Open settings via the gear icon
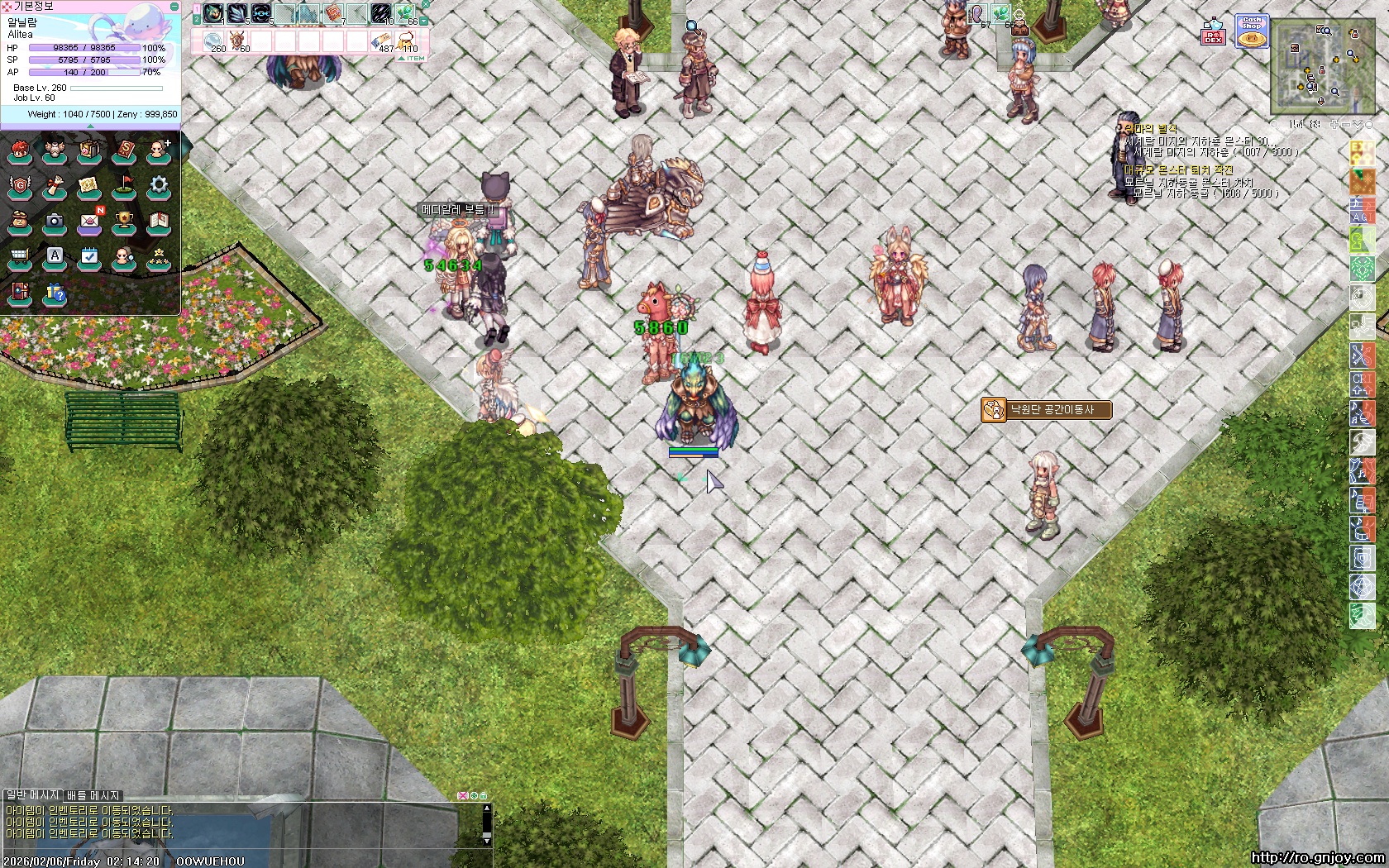This screenshot has width=1389, height=868. [159, 185]
